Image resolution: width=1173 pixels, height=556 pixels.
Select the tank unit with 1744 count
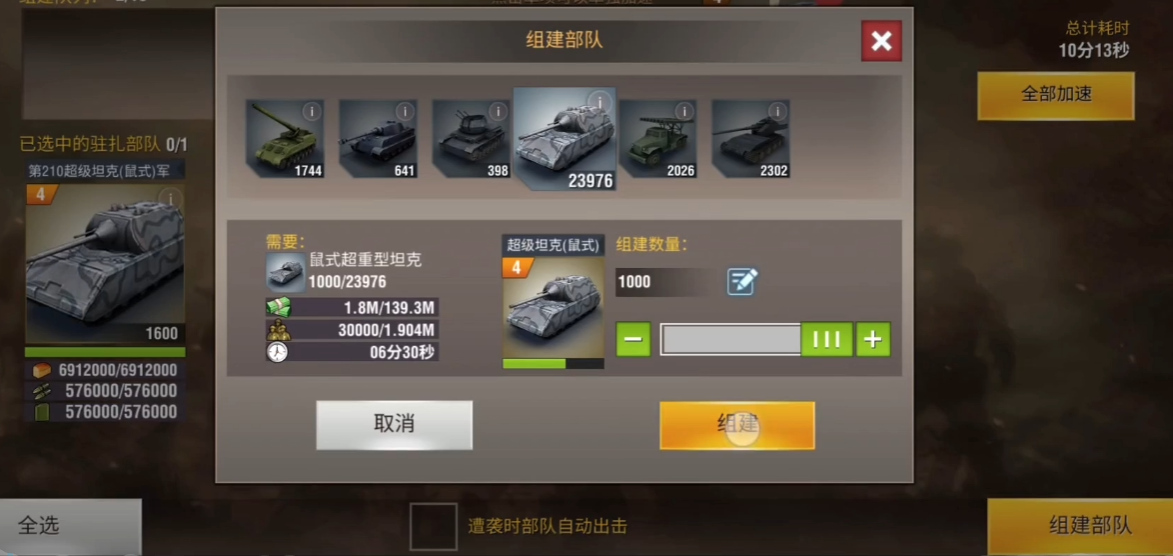pos(285,138)
